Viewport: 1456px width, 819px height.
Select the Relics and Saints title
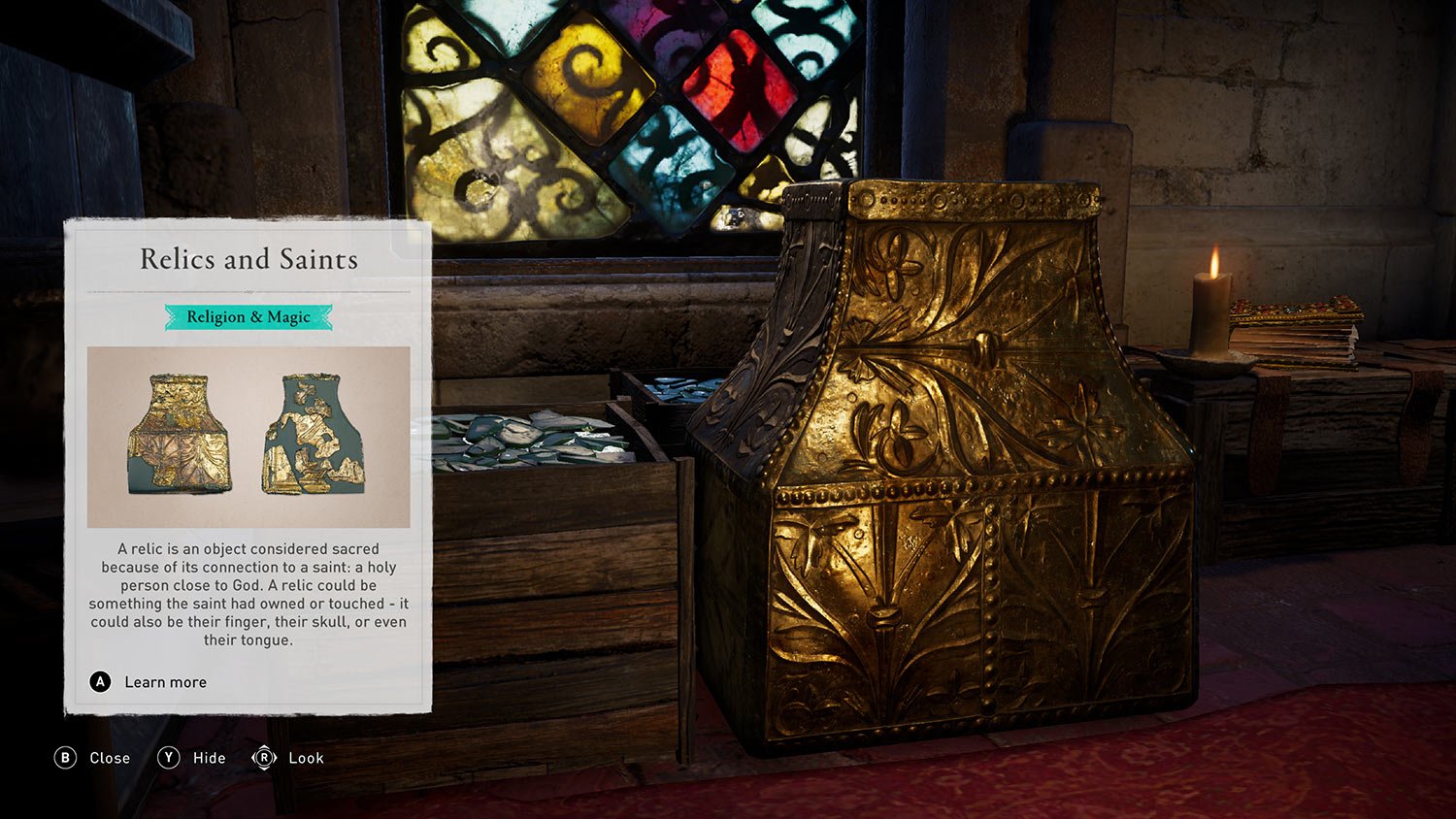pos(248,259)
